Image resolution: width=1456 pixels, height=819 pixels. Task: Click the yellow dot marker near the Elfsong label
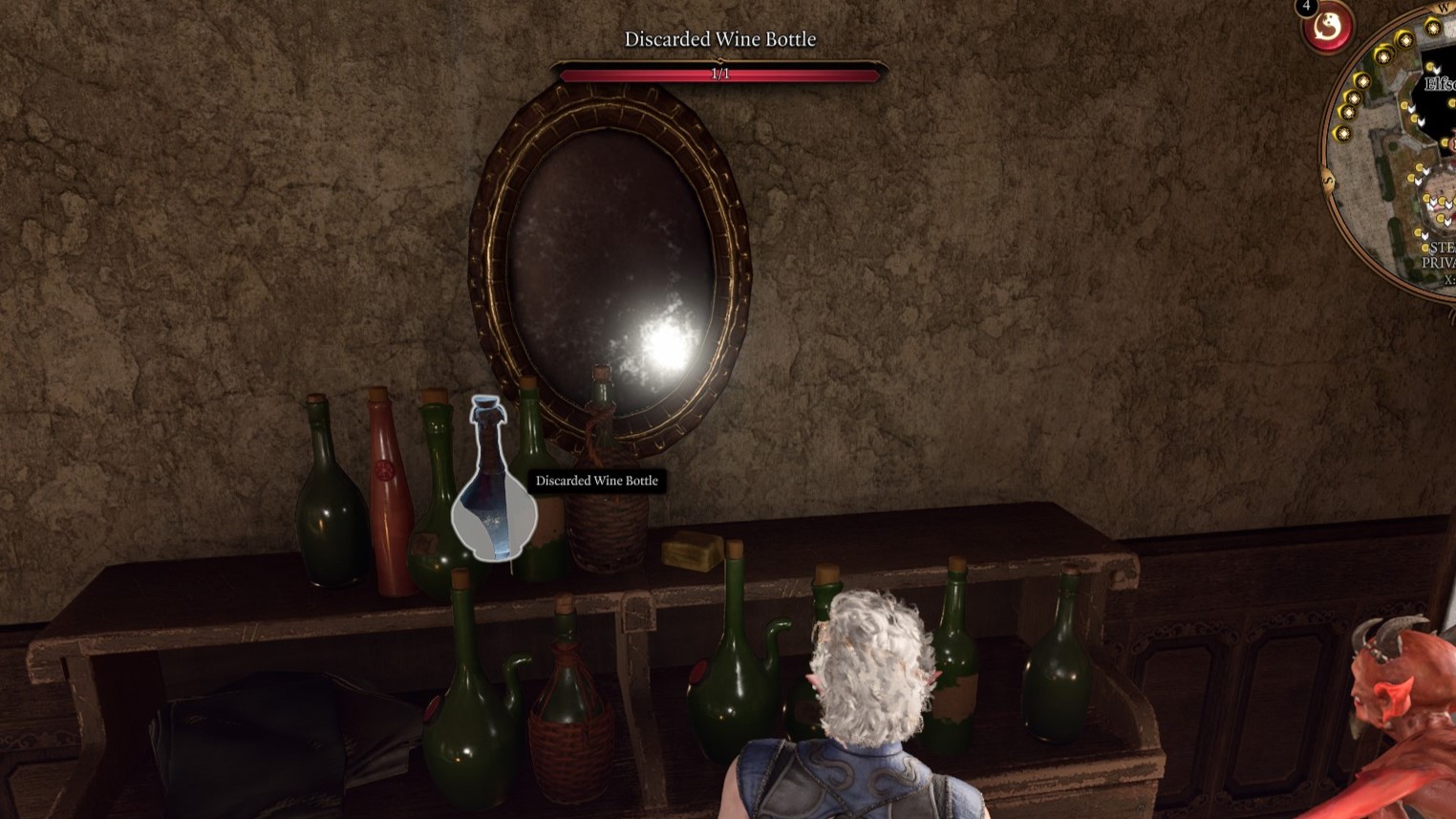1430,65
